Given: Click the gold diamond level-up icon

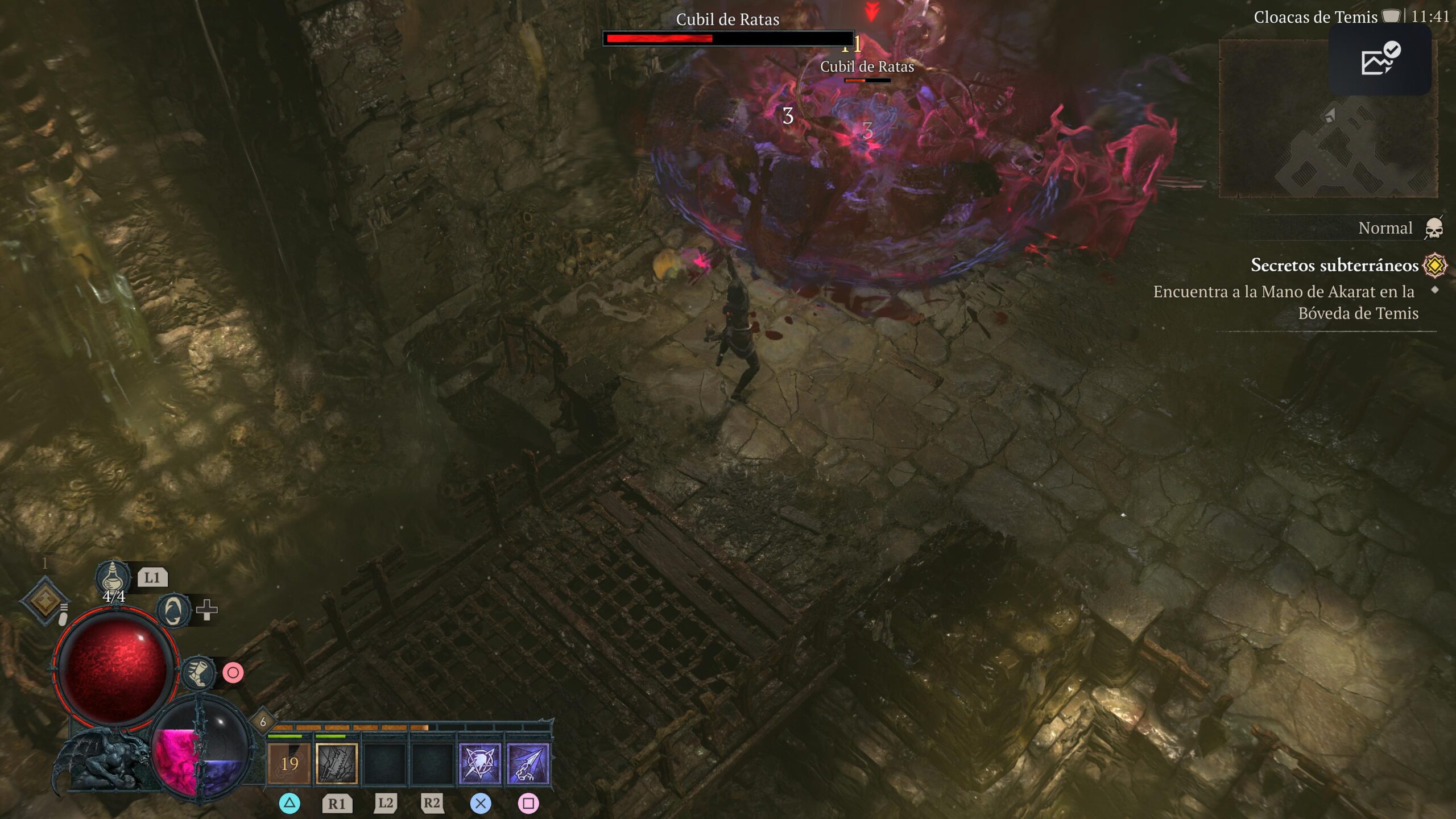Looking at the screenshot, I should tap(45, 601).
